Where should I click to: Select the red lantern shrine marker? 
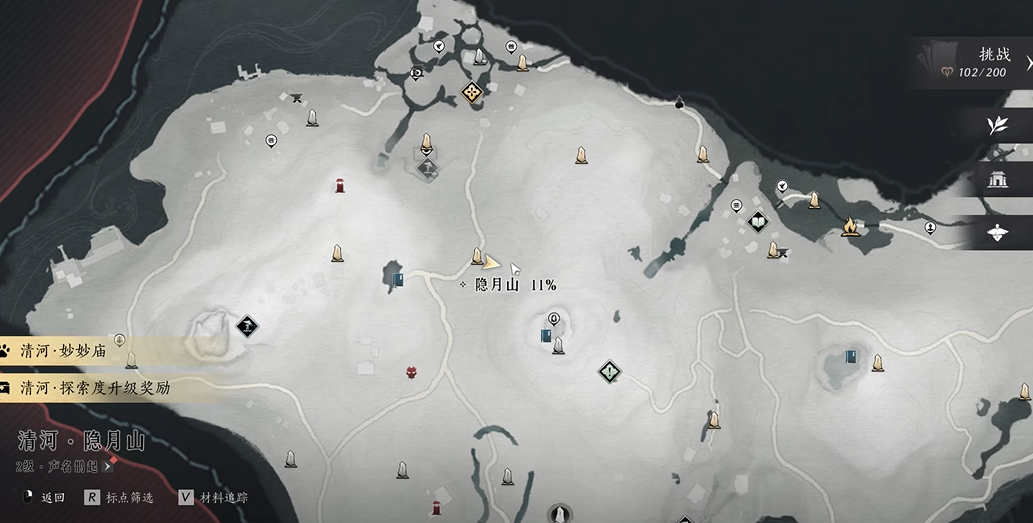point(340,185)
